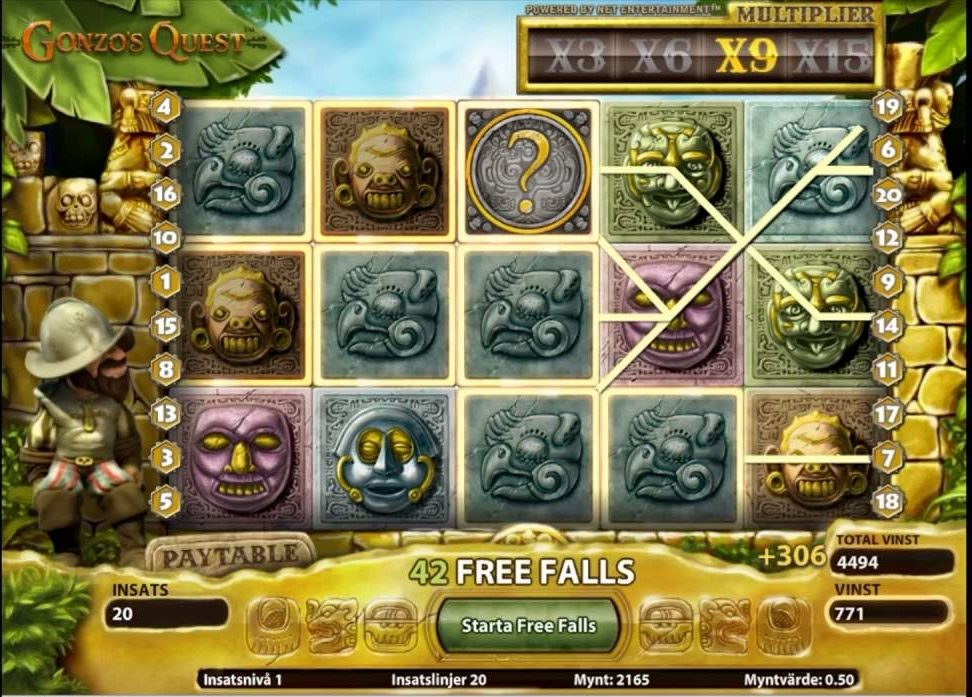The height and width of the screenshot is (697, 972).
Task: Select payline 19 marker
Action: (886, 104)
